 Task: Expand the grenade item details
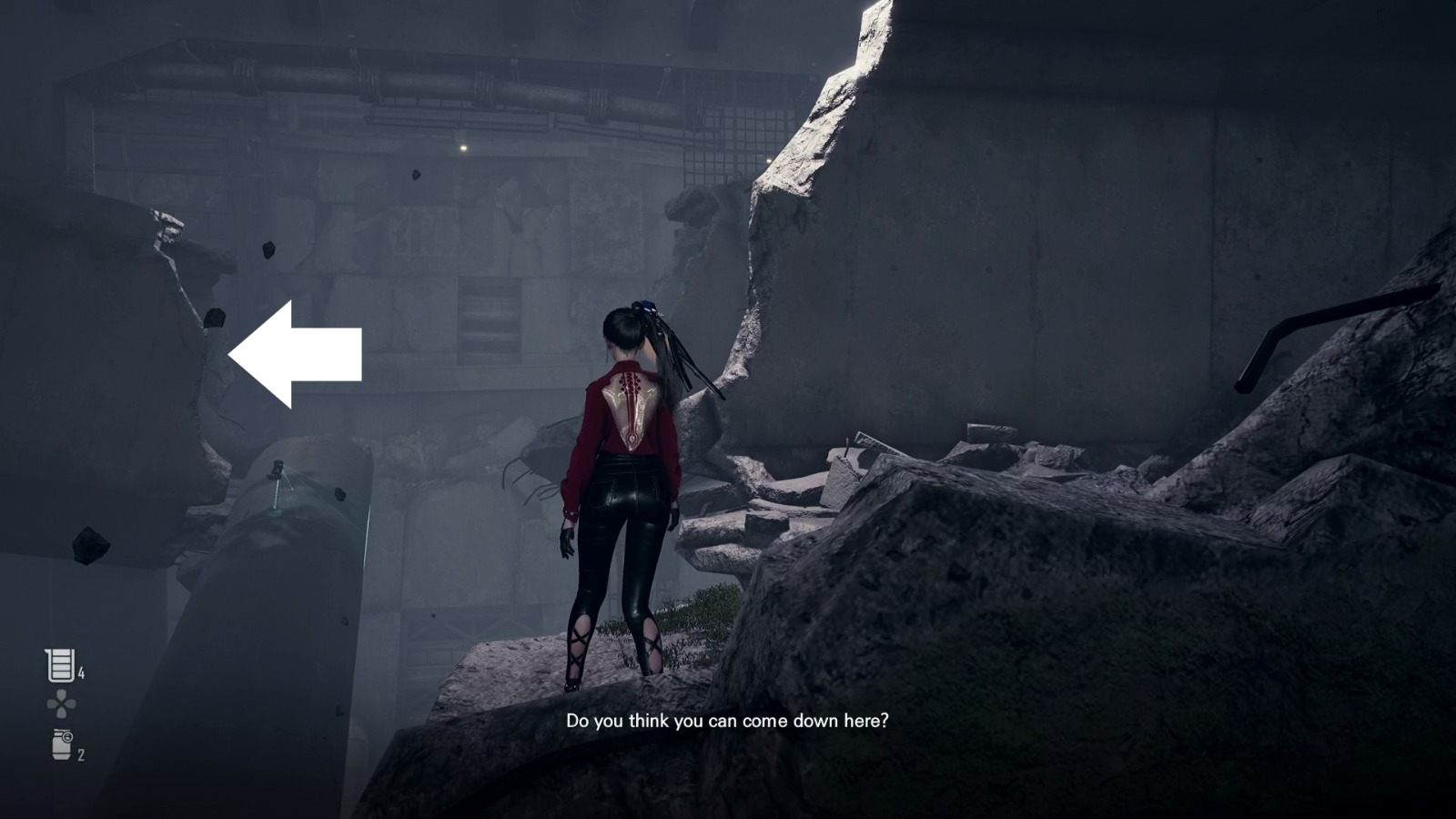point(61,744)
